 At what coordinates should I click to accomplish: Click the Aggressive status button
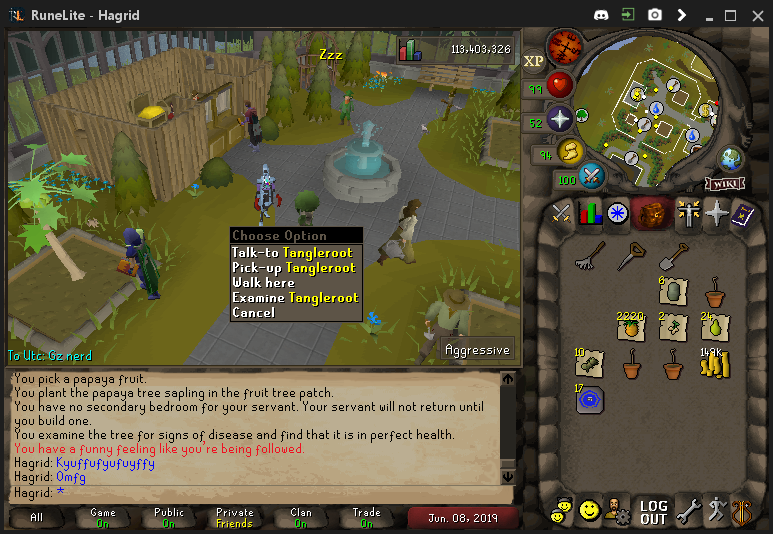478,350
